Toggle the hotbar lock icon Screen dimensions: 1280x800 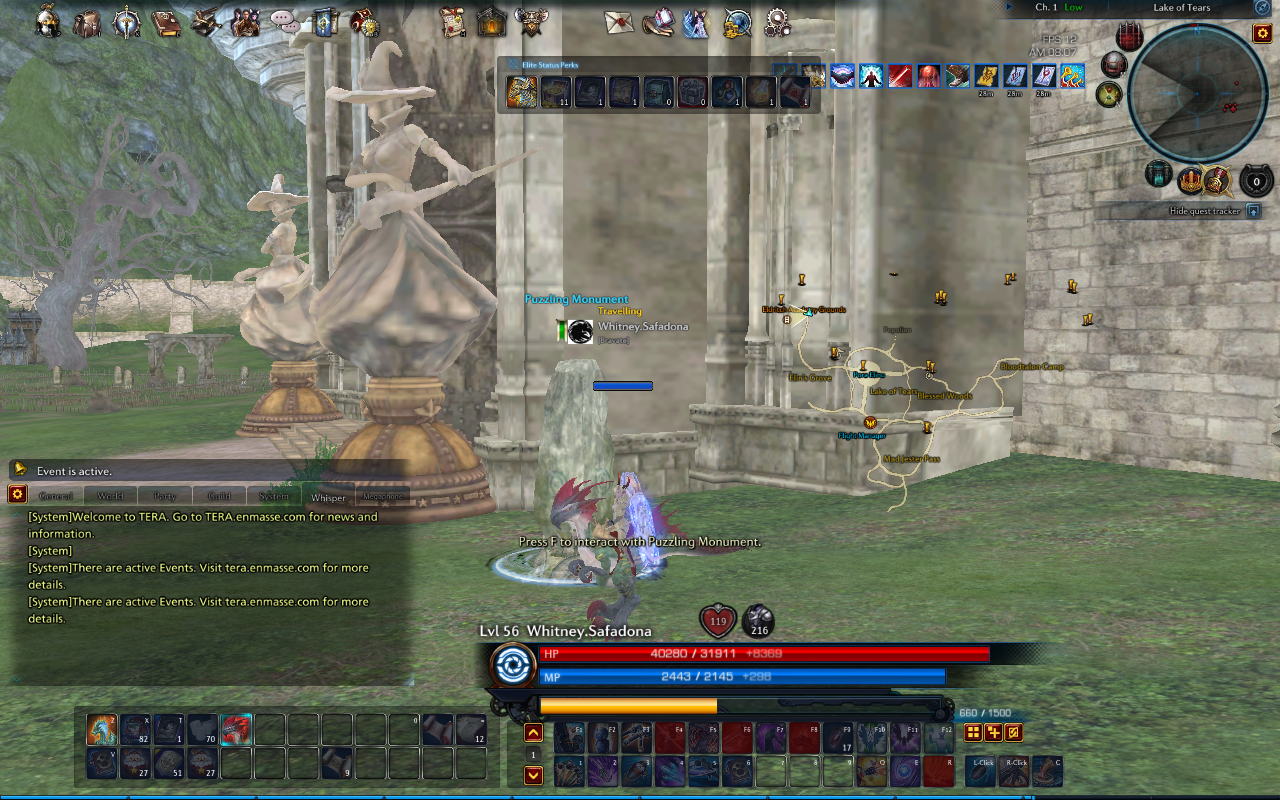click(x=1014, y=732)
